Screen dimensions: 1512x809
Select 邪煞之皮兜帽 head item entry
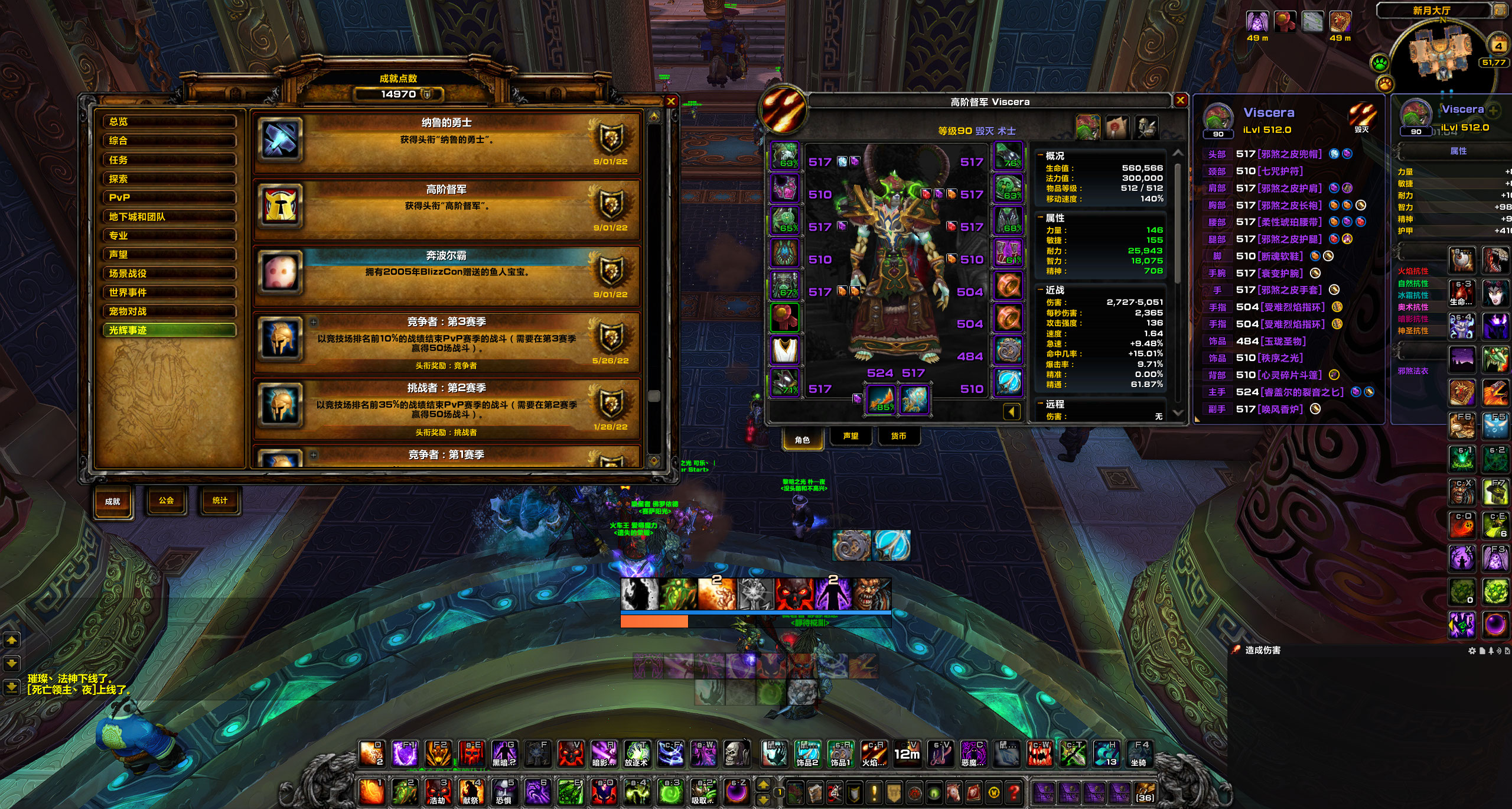(1290, 154)
